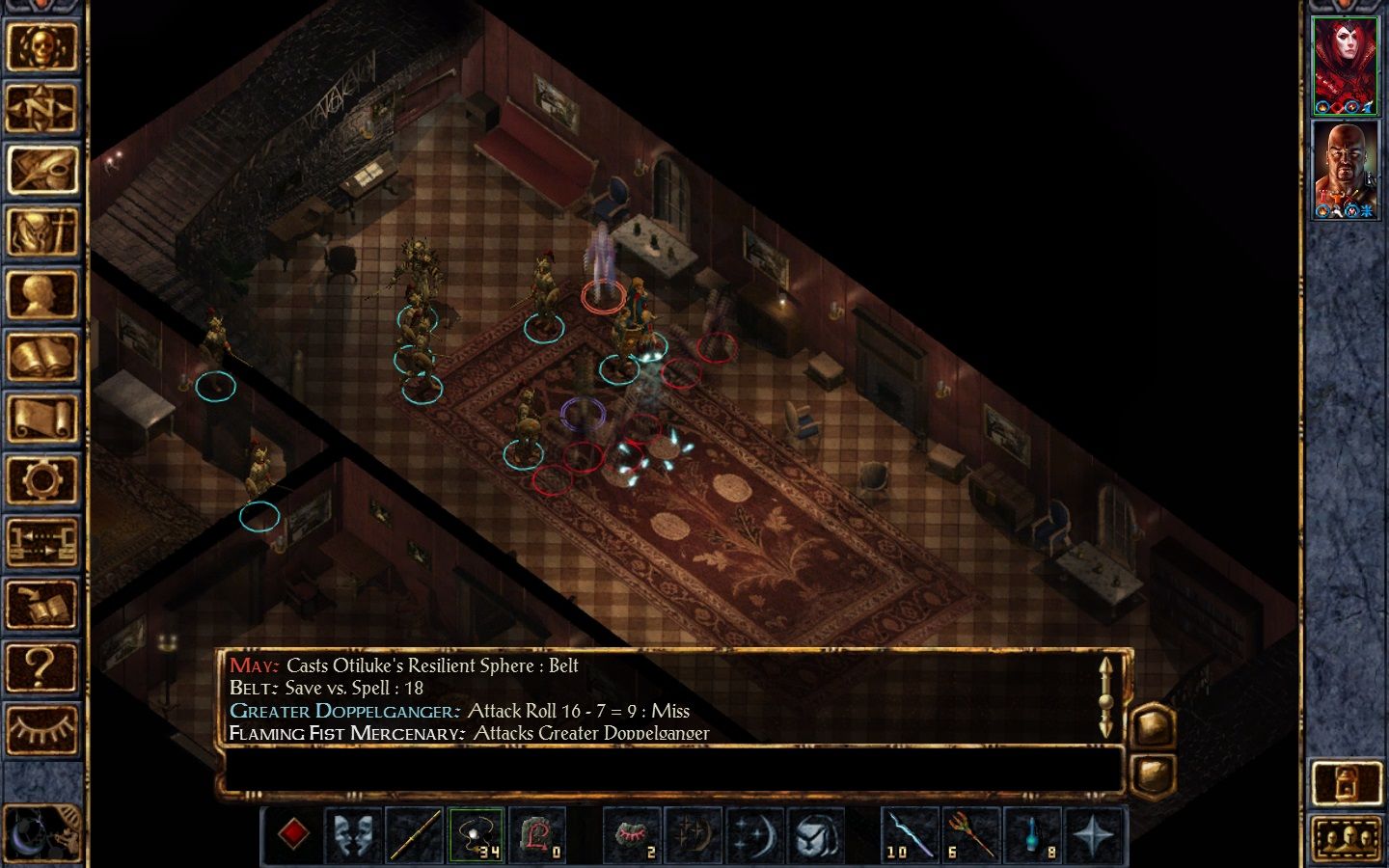Use the trident wand with 6 charges
Image resolution: width=1389 pixels, height=868 pixels.
(970, 834)
